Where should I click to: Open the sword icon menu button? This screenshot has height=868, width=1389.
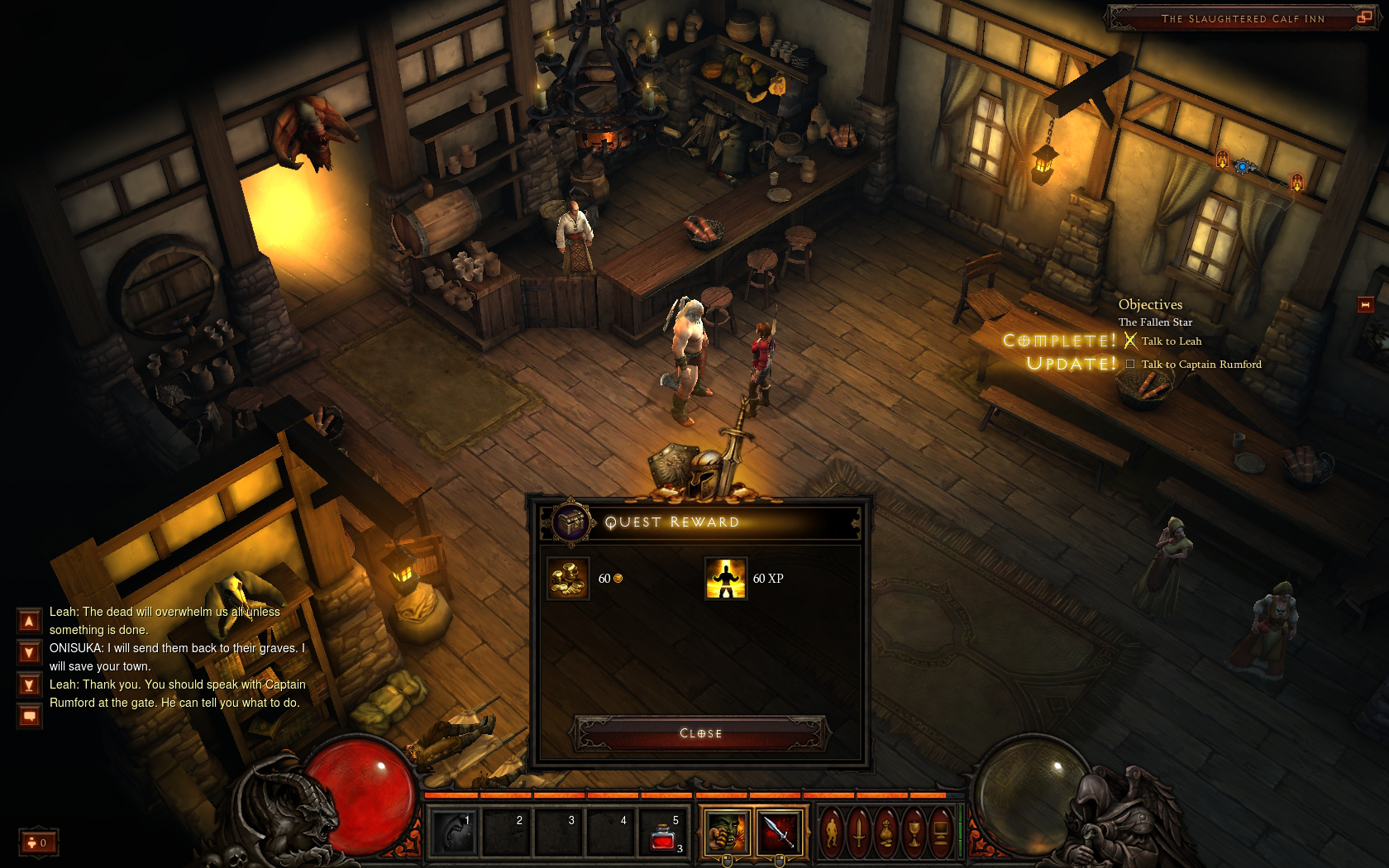[859, 831]
